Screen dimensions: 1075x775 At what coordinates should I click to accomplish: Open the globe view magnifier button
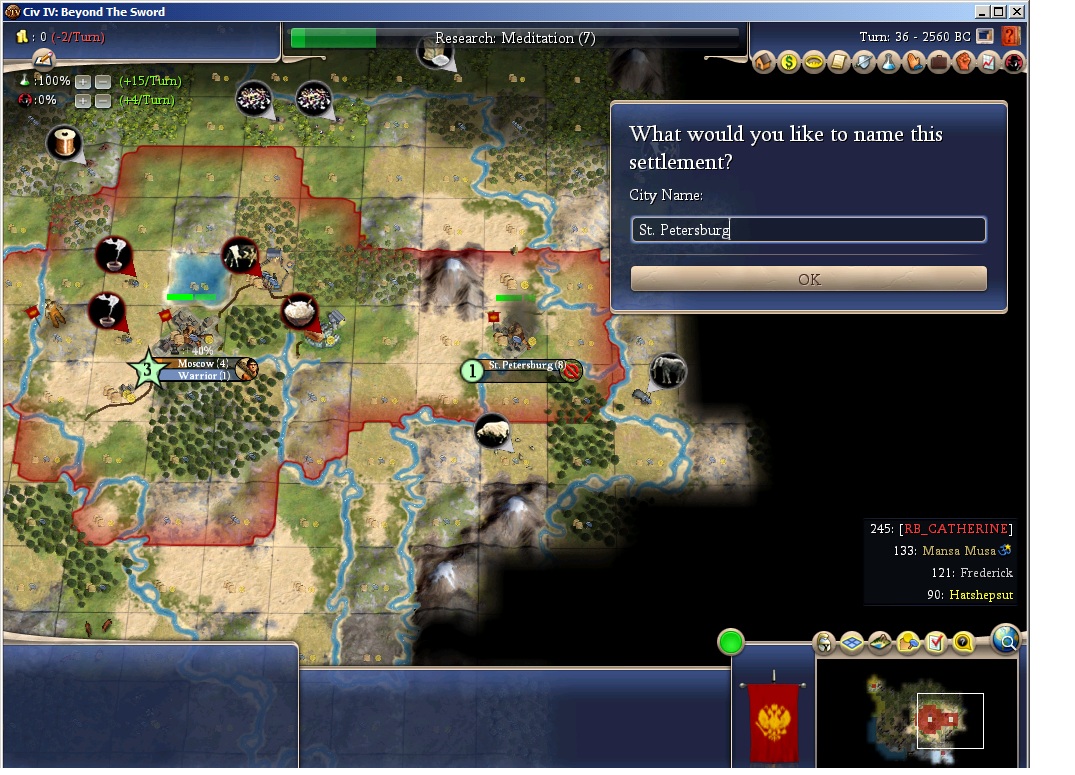1005,637
